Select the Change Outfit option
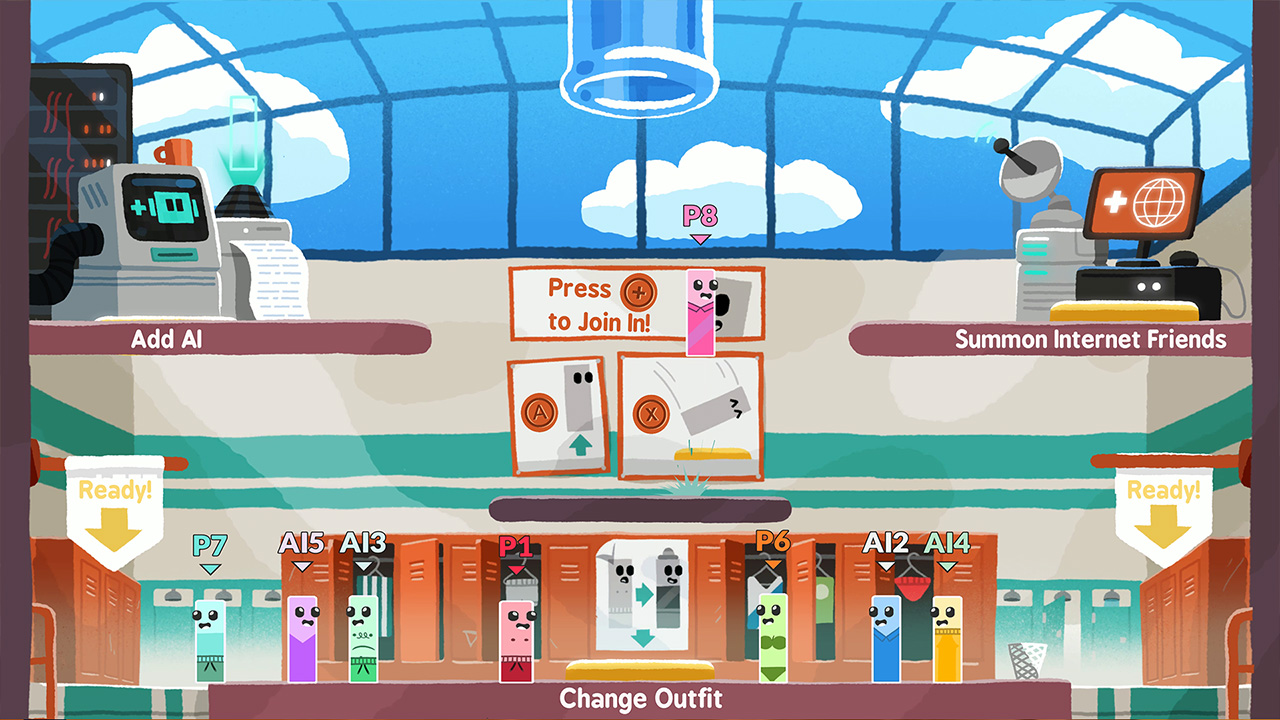The width and height of the screenshot is (1280, 720). click(x=640, y=699)
